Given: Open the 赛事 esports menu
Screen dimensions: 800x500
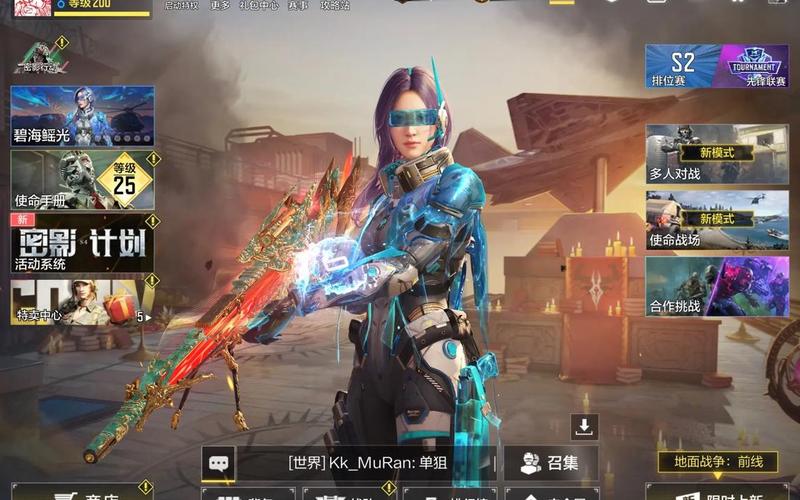Looking at the screenshot, I should coord(298,6).
